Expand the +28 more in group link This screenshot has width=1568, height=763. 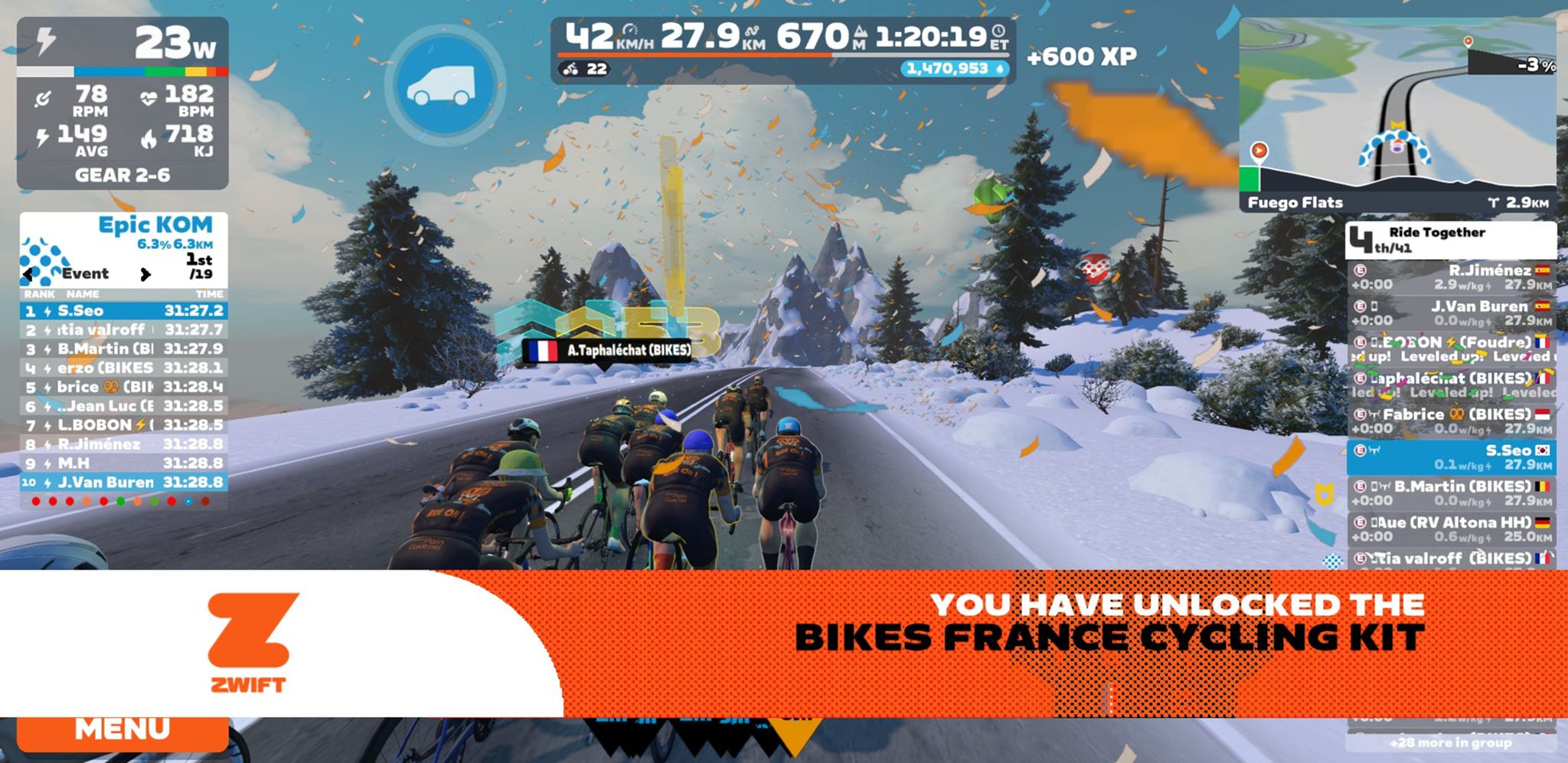1451,742
